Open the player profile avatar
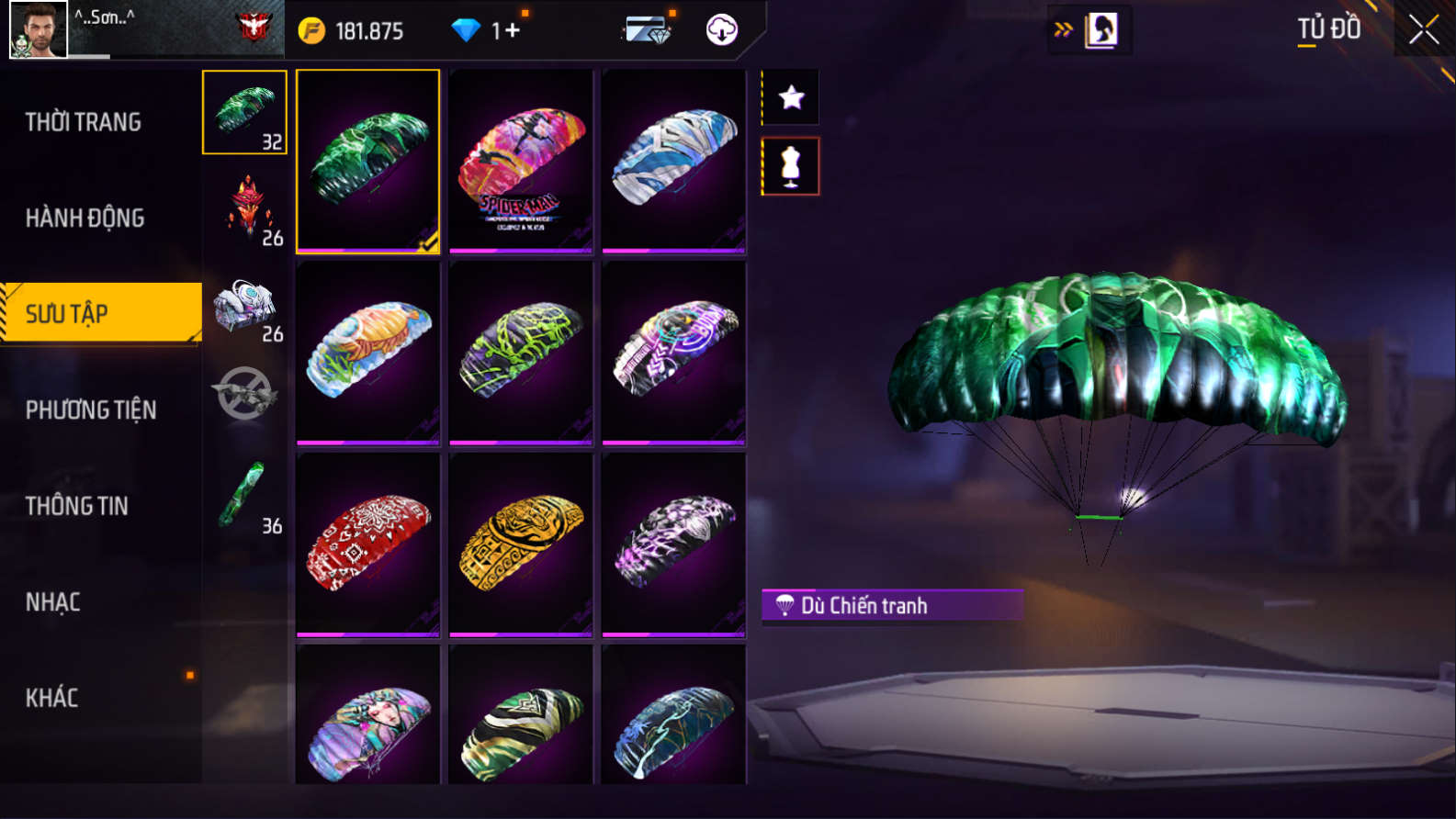Screen dimensions: 1456x819 pos(38,29)
